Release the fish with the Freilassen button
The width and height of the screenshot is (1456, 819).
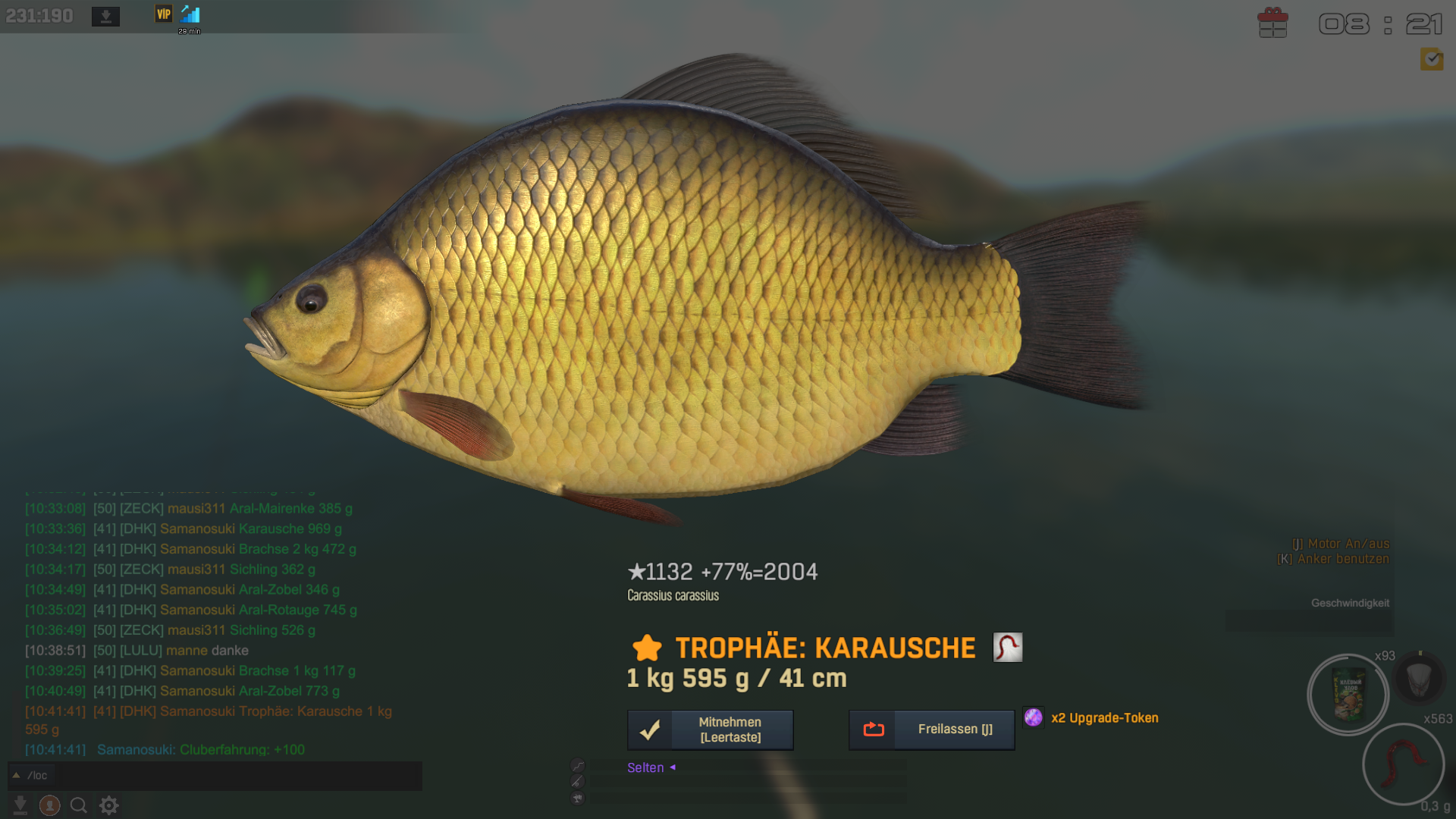pos(931,730)
